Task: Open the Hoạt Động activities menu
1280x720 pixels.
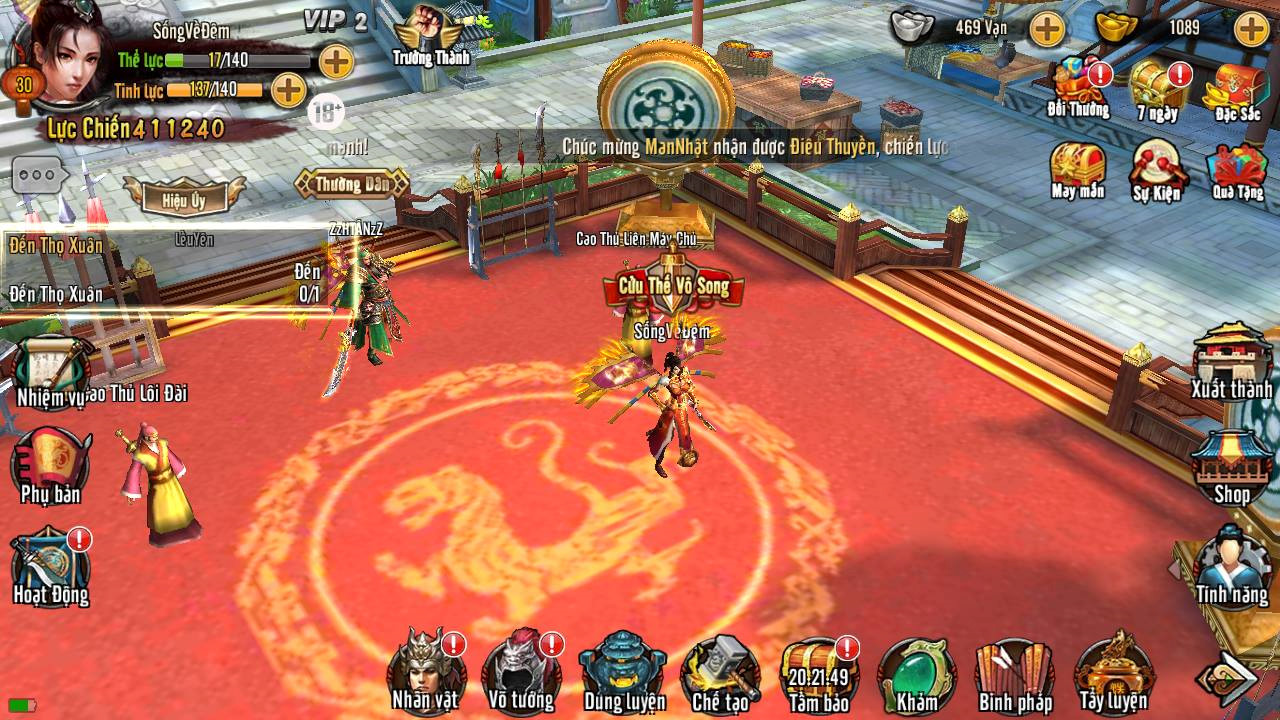Action: pos(50,567)
